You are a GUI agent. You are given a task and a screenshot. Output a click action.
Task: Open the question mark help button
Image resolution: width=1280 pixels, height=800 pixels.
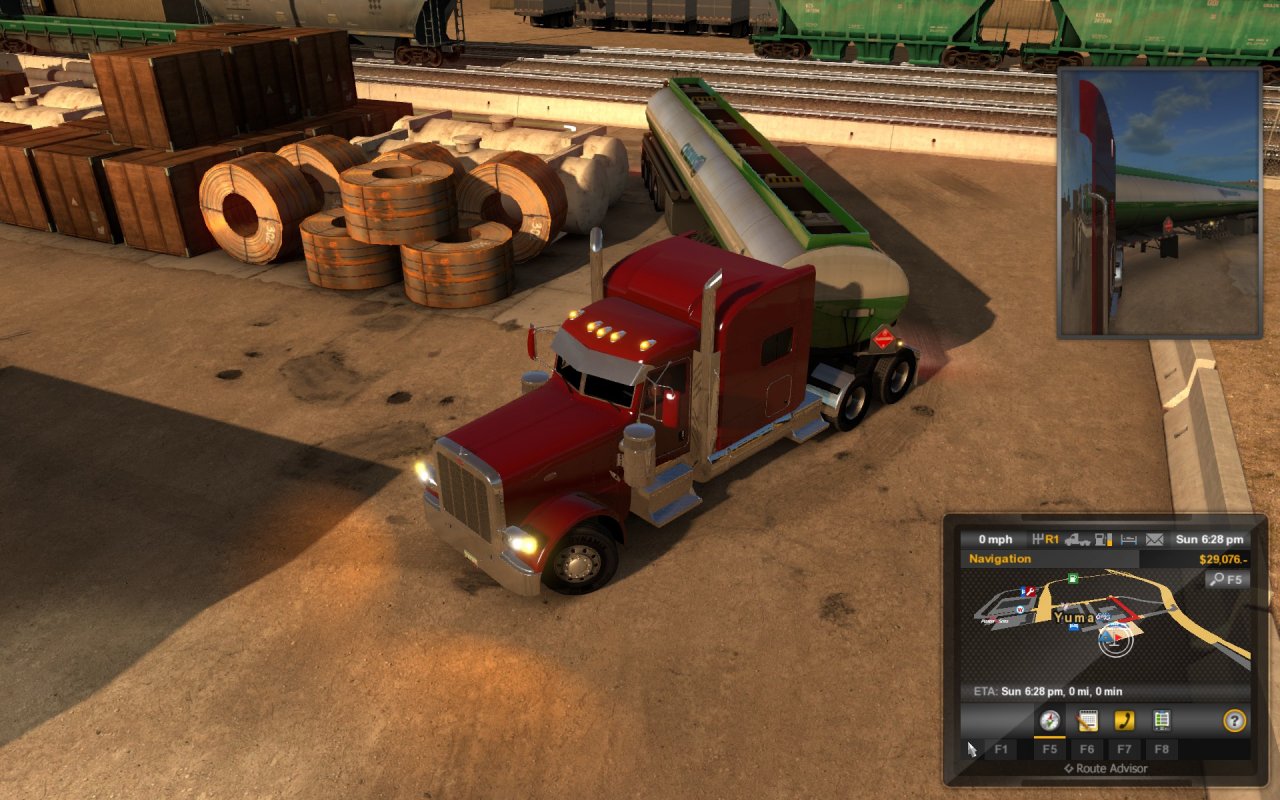(1235, 720)
